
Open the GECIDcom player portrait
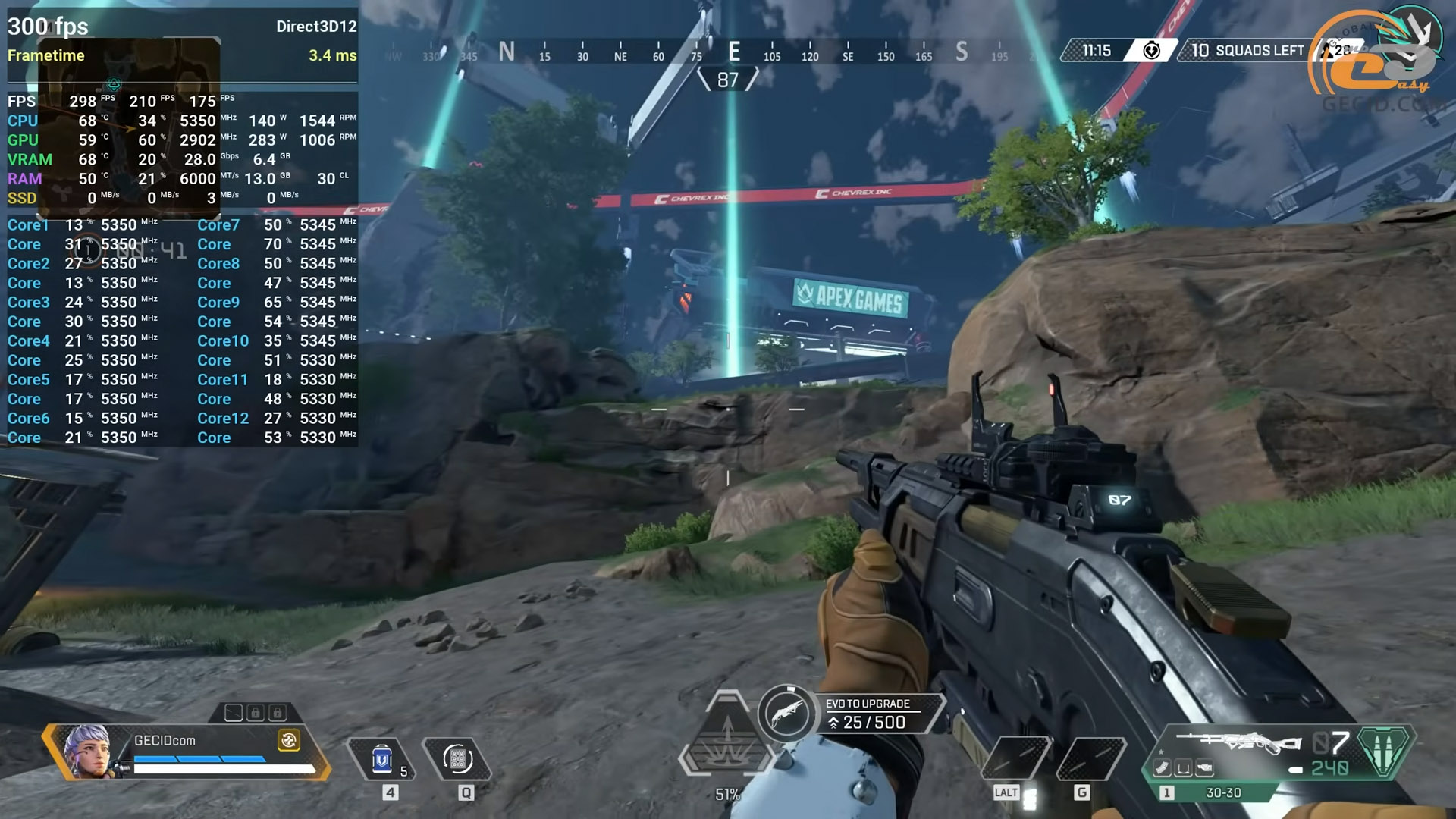click(86, 751)
